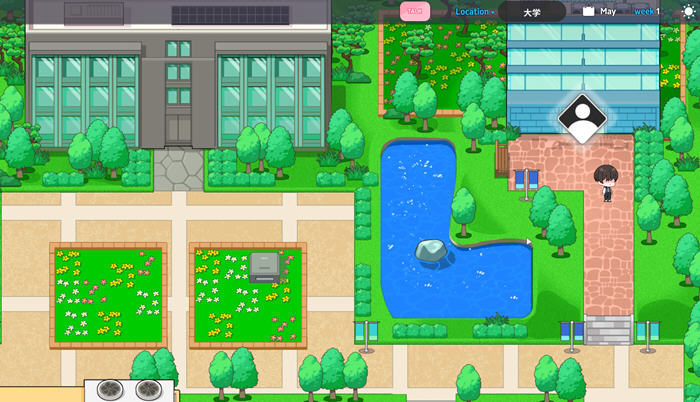Toggle the sun daytime icon
This screenshot has width=700, height=402.
click(x=686, y=12)
